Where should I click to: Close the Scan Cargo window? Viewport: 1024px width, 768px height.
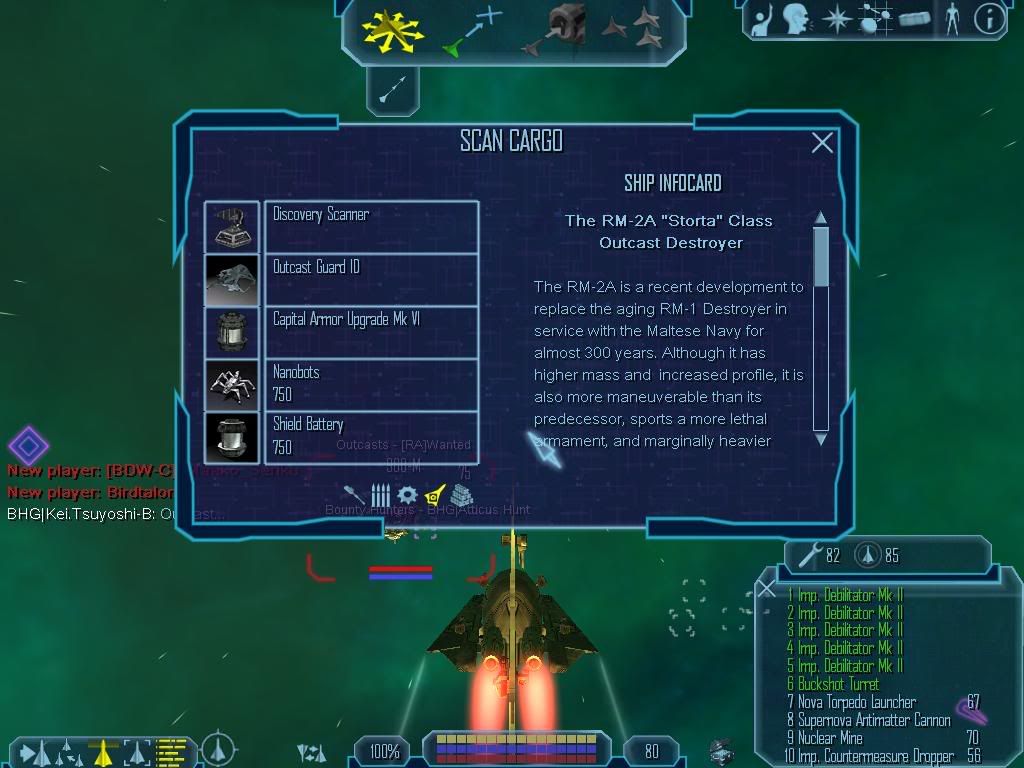coord(822,143)
